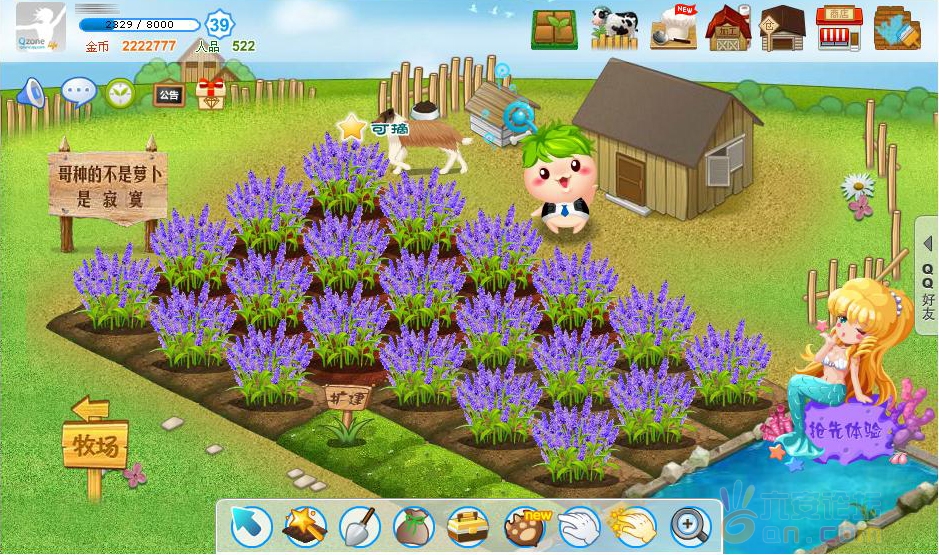Open the seed bag
This screenshot has width=939, height=555.
coord(412,525)
